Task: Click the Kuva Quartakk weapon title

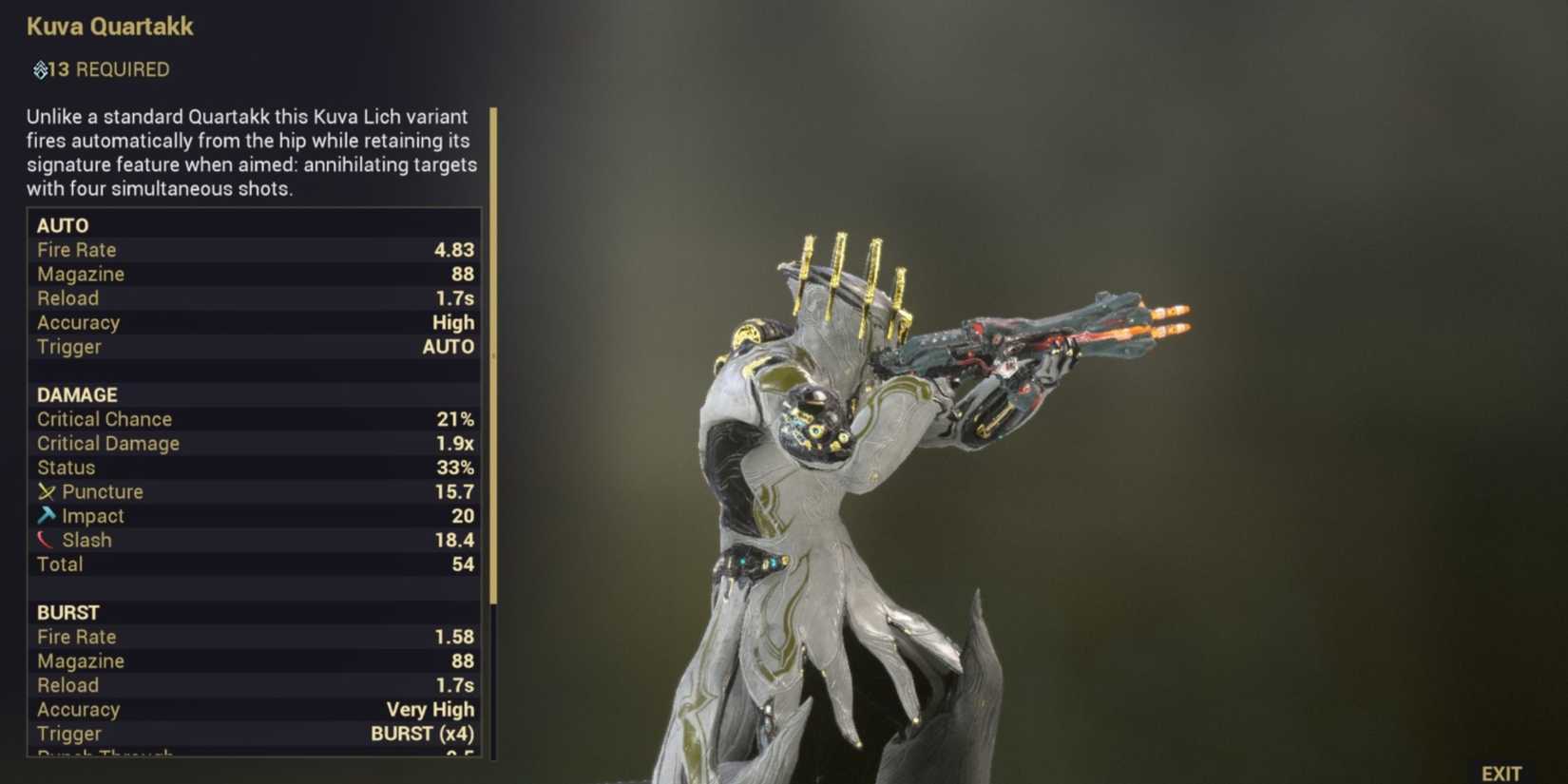Action: [x=109, y=27]
